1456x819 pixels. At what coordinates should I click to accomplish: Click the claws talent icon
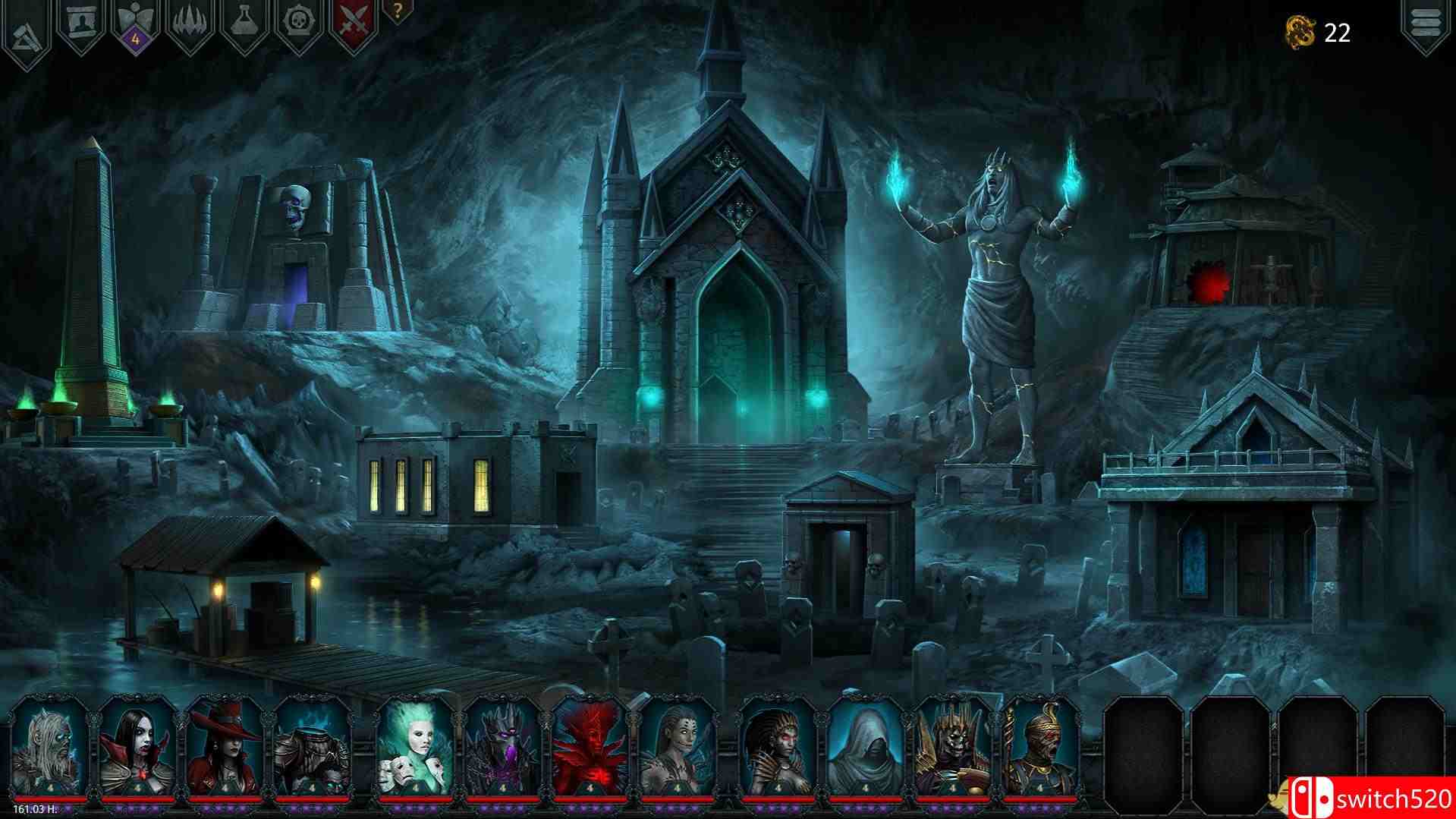[x=188, y=19]
